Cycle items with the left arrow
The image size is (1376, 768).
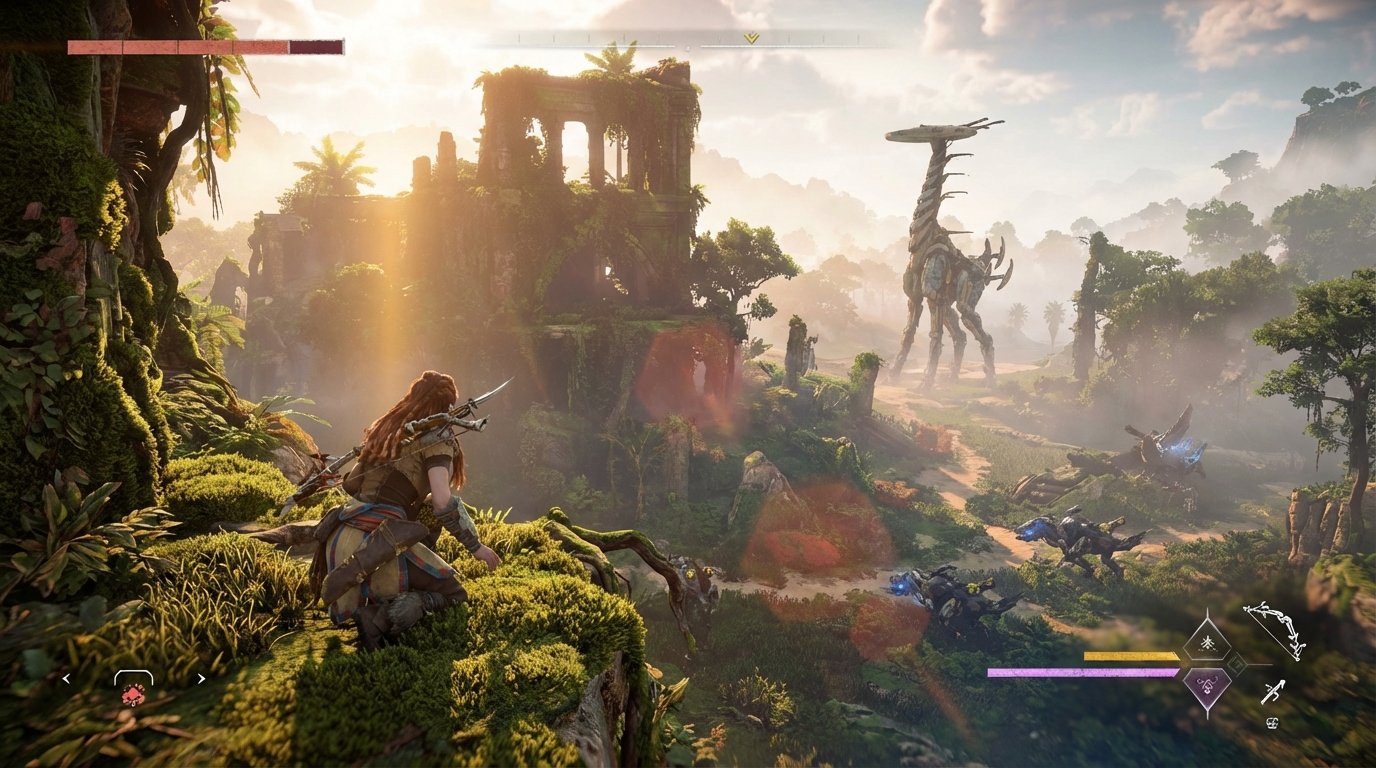click(66, 678)
